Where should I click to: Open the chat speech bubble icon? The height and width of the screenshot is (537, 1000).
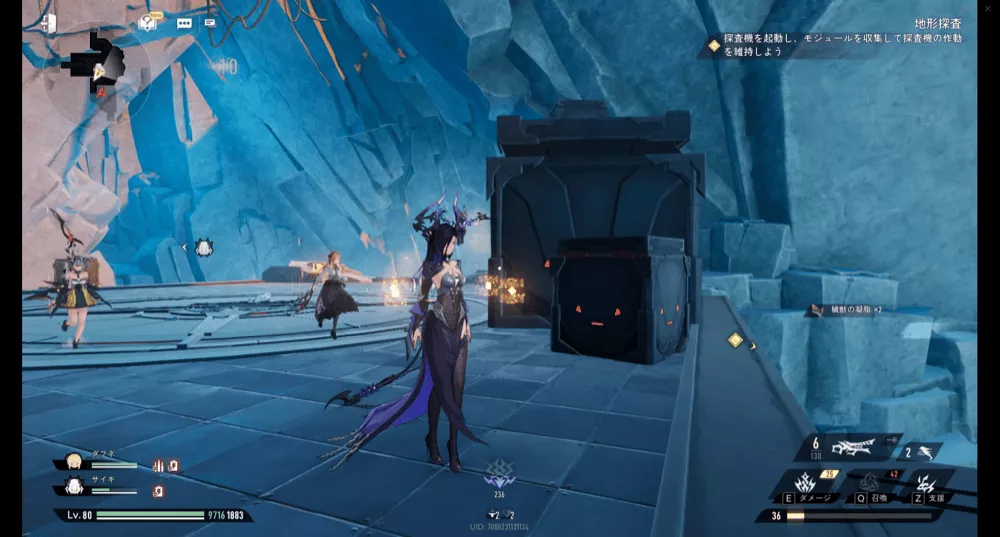coord(184,22)
